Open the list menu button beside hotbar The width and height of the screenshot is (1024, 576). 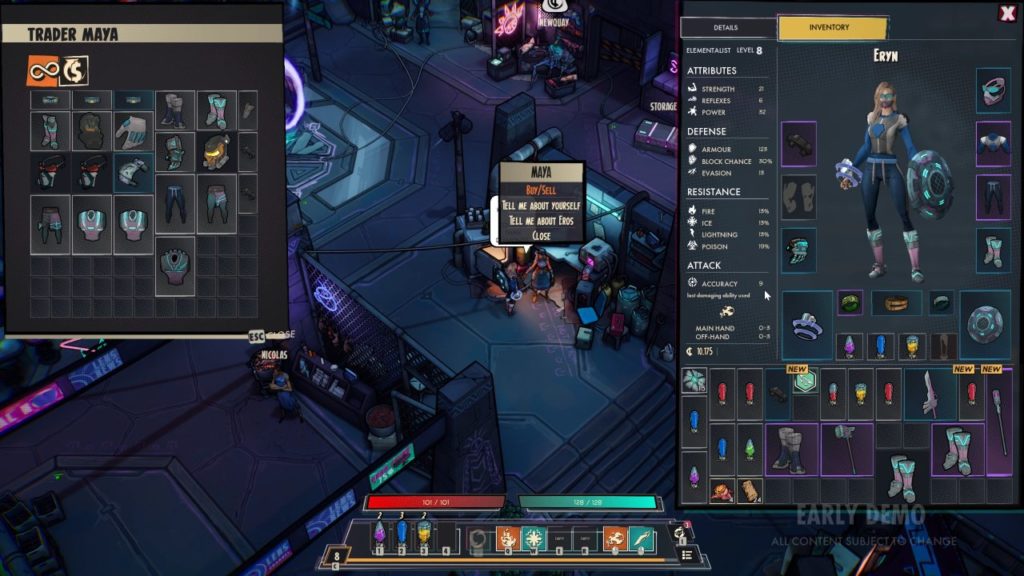[687, 553]
